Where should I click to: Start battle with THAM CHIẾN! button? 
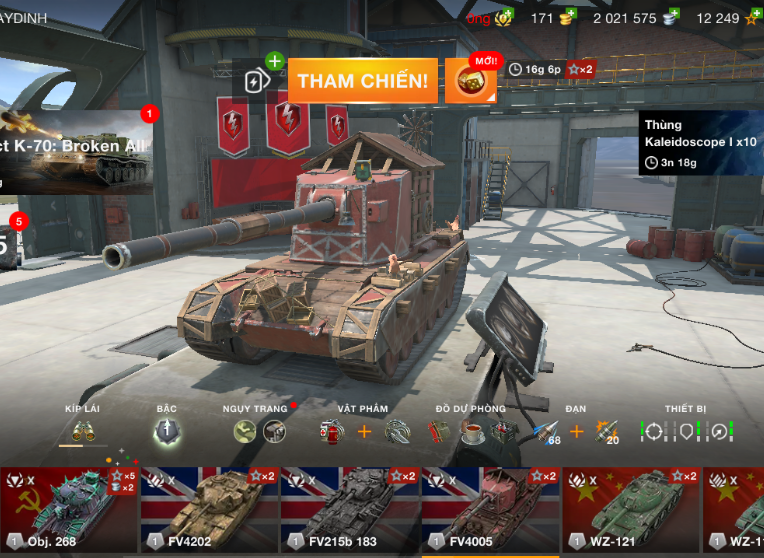(366, 81)
